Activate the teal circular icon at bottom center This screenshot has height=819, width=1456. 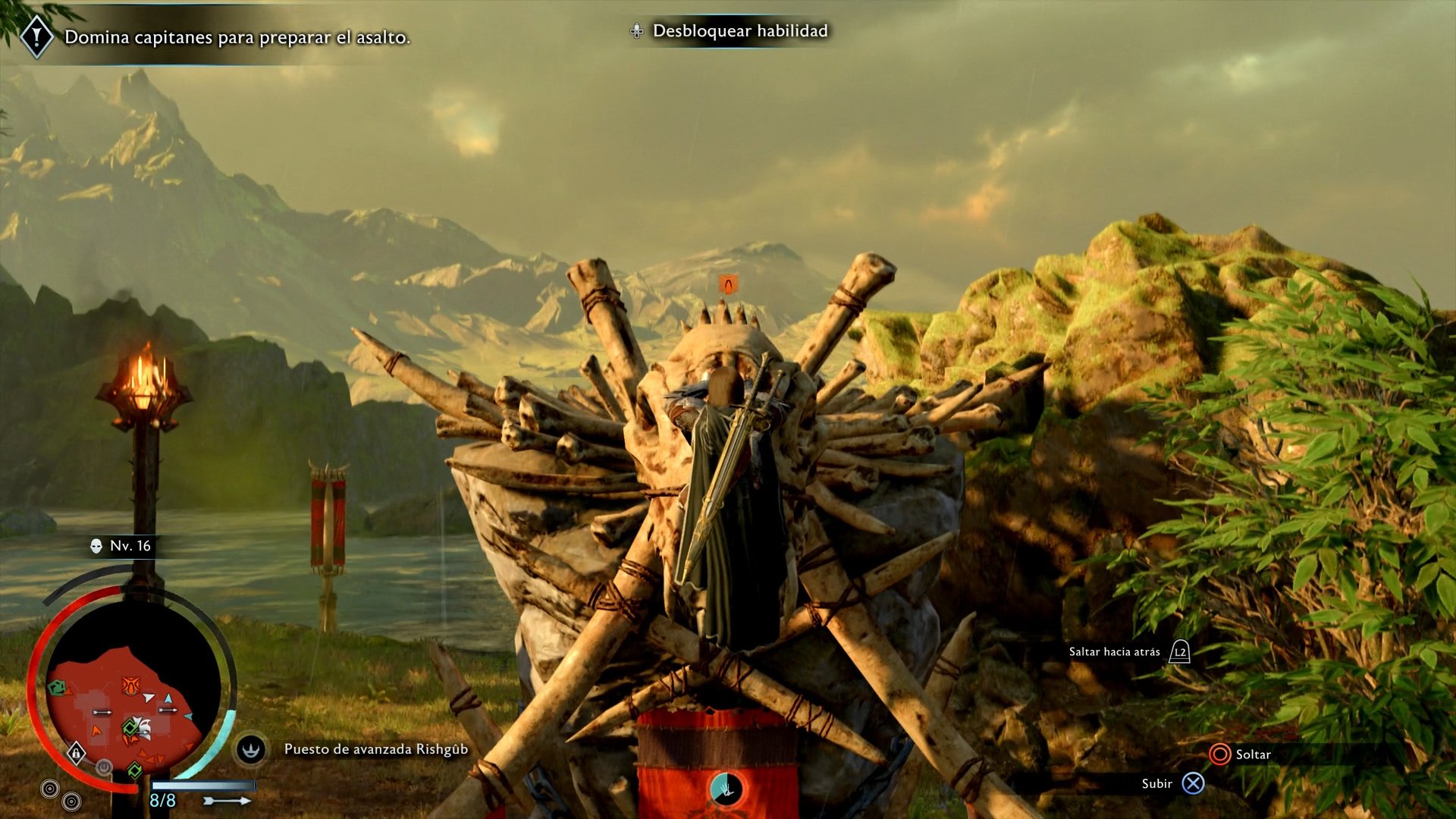coord(726,789)
